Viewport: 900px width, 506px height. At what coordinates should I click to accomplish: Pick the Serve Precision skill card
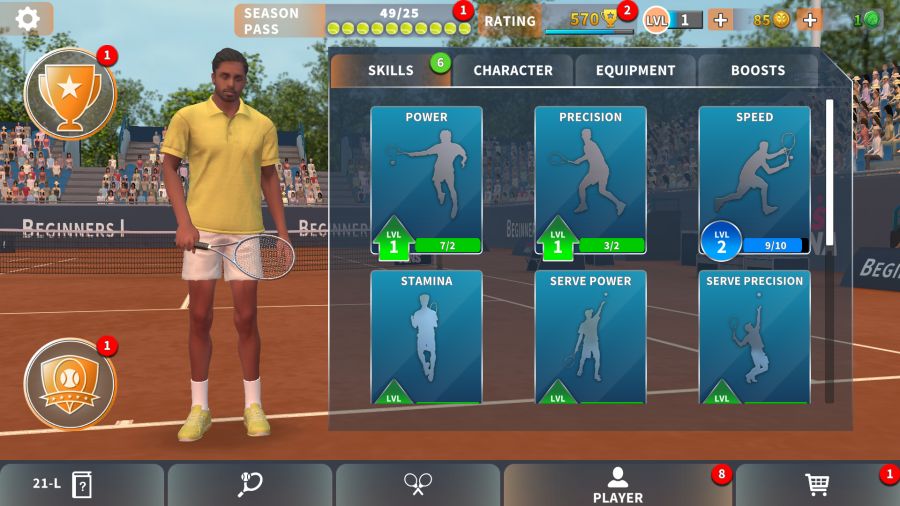pos(754,336)
